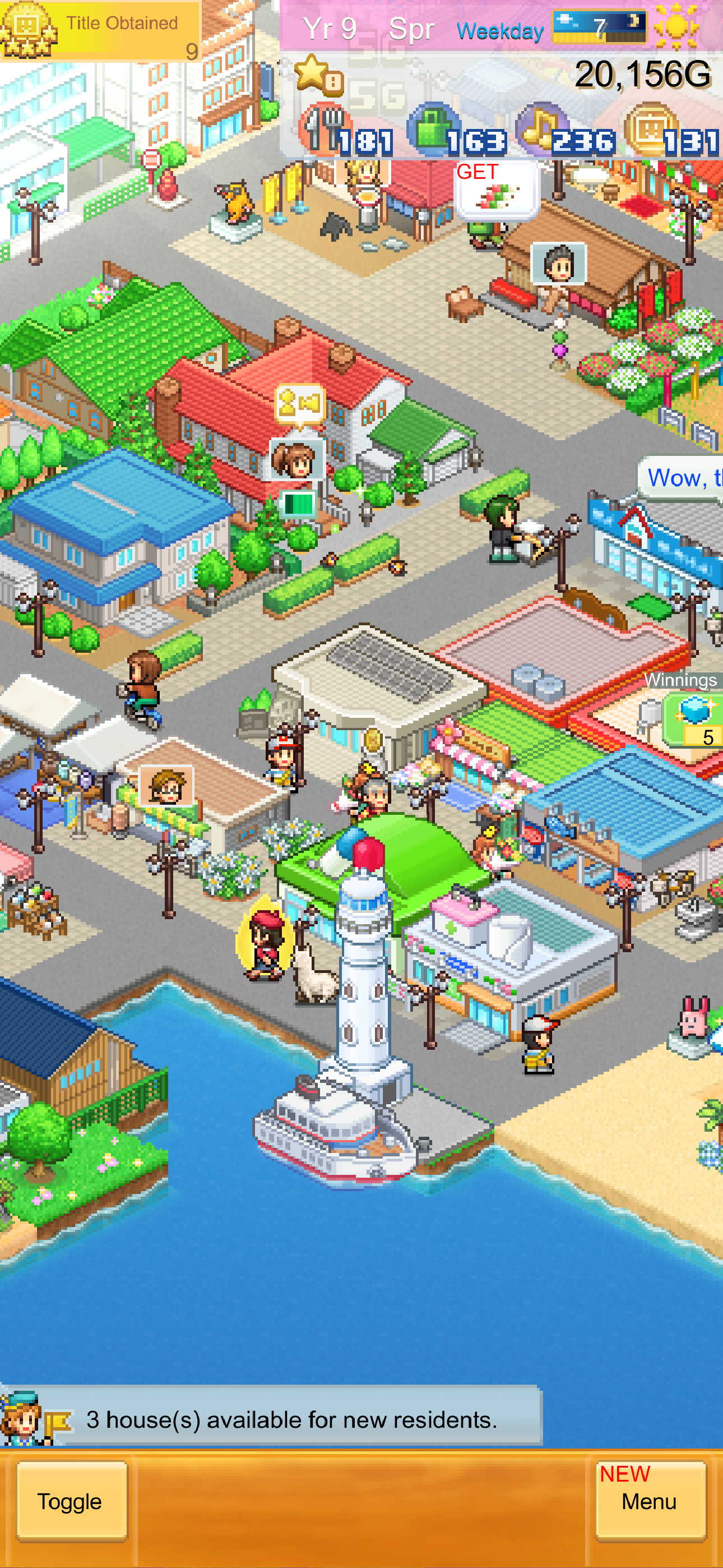Select the Yr 9 Spr date banner
This screenshot has height=1568, width=723.
click(x=365, y=27)
